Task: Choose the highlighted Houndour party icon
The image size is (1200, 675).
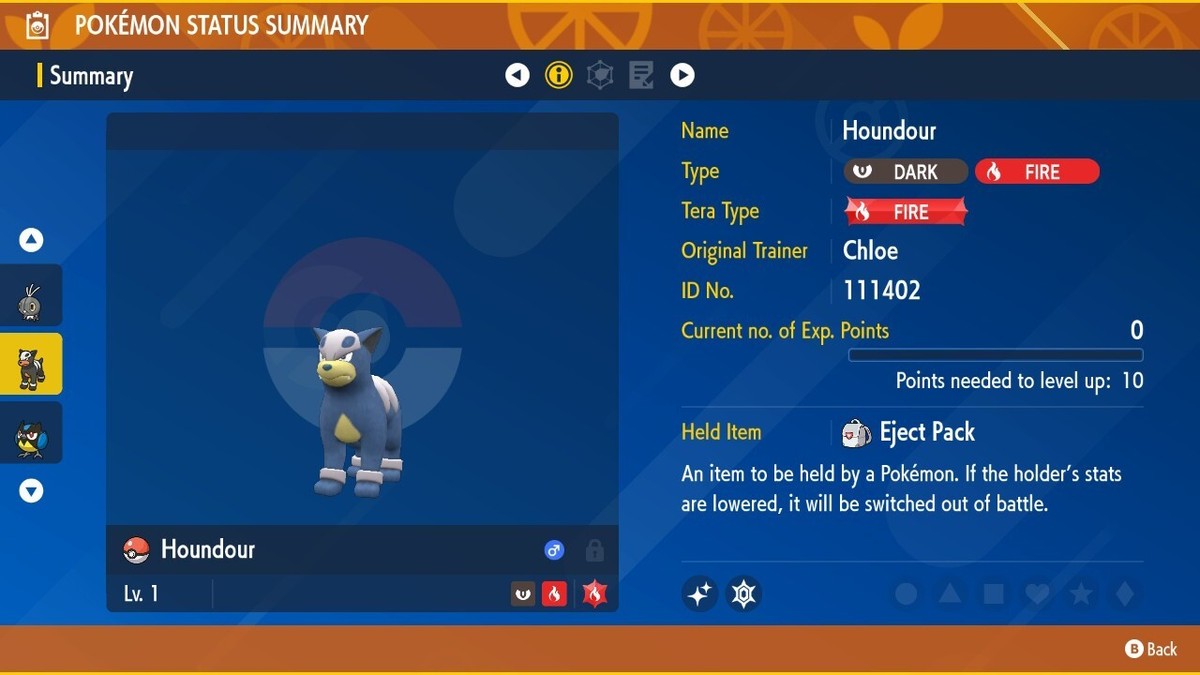Action: click(30, 364)
